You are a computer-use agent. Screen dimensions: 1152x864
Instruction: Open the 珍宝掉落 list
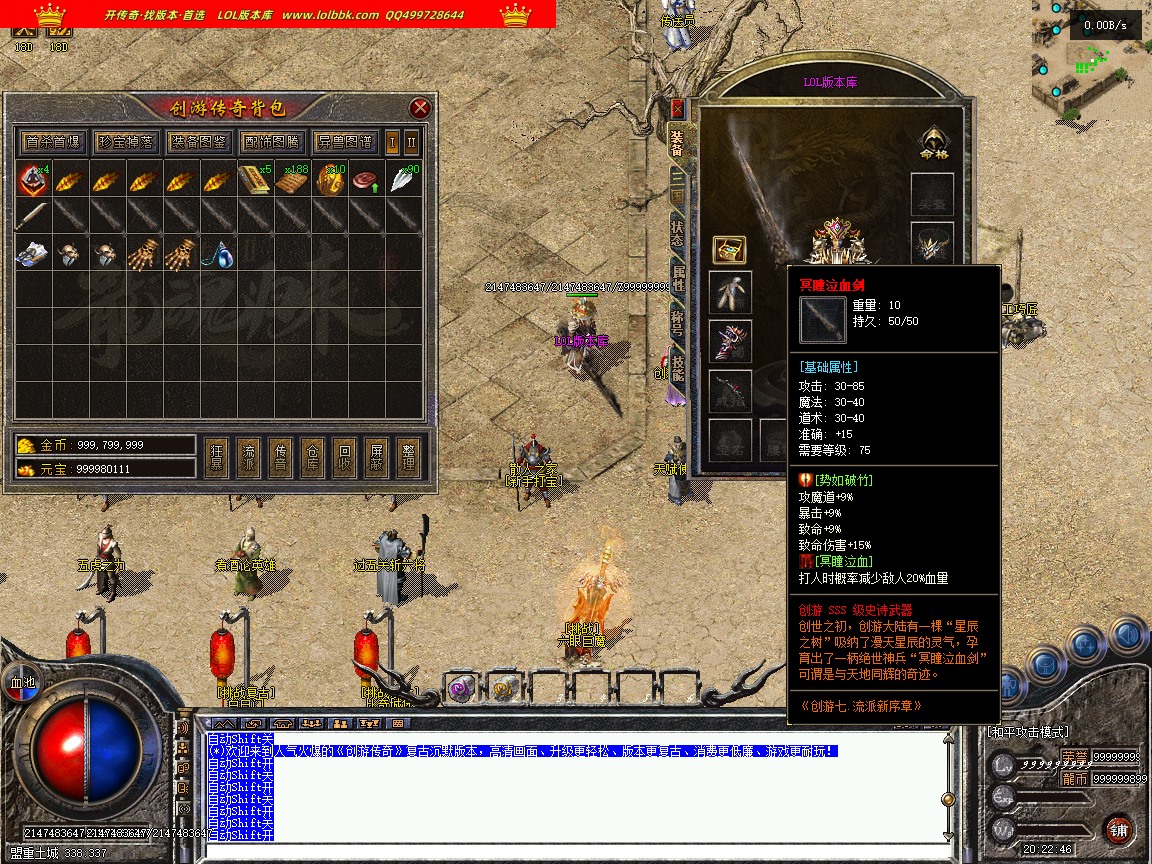pyautogui.click(x=126, y=141)
